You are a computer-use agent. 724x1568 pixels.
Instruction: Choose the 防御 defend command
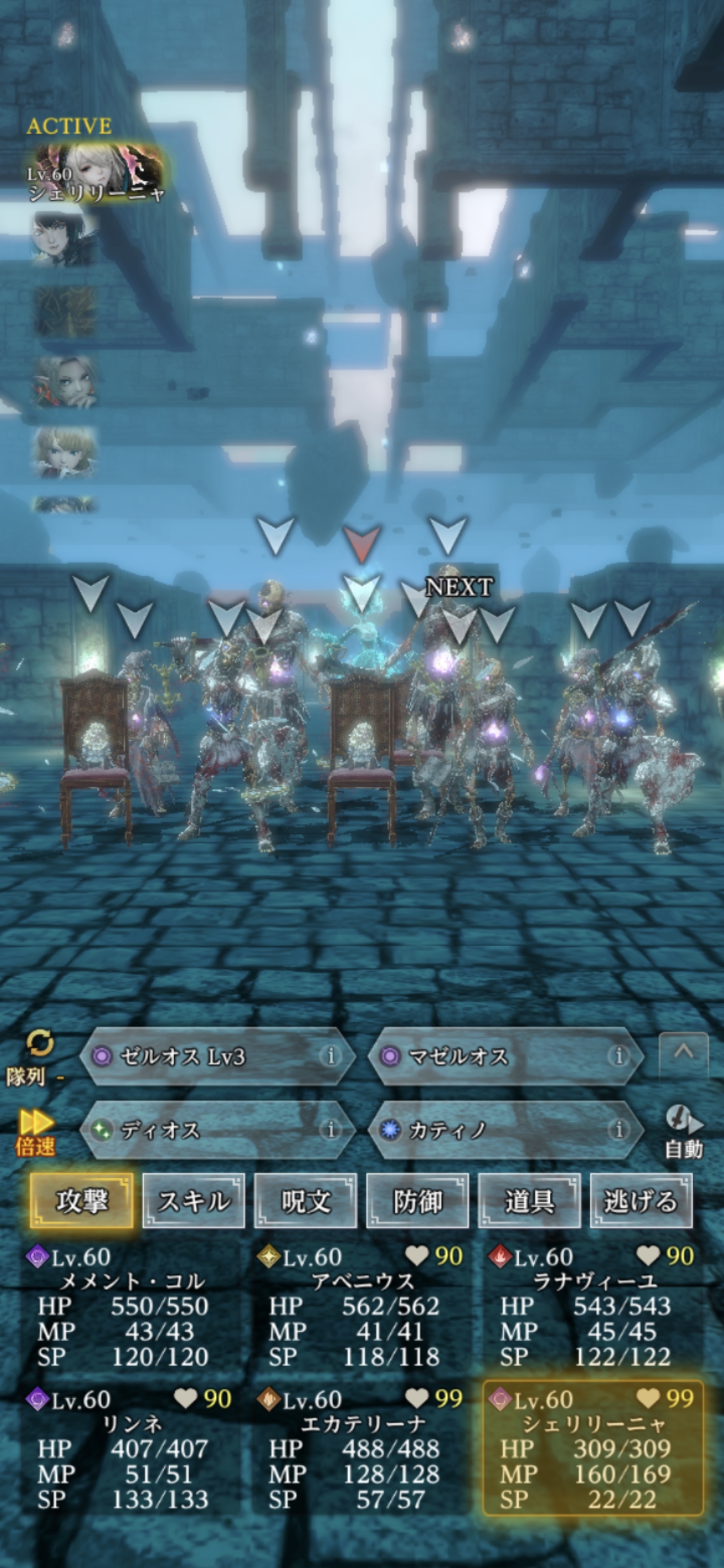tap(417, 1201)
